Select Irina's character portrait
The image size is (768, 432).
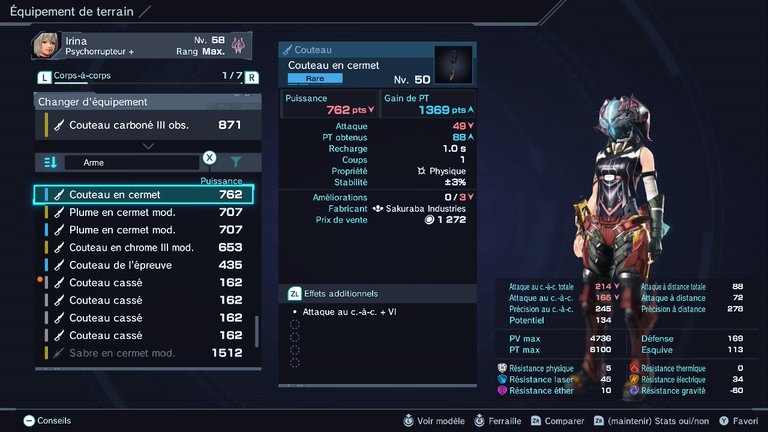47,45
